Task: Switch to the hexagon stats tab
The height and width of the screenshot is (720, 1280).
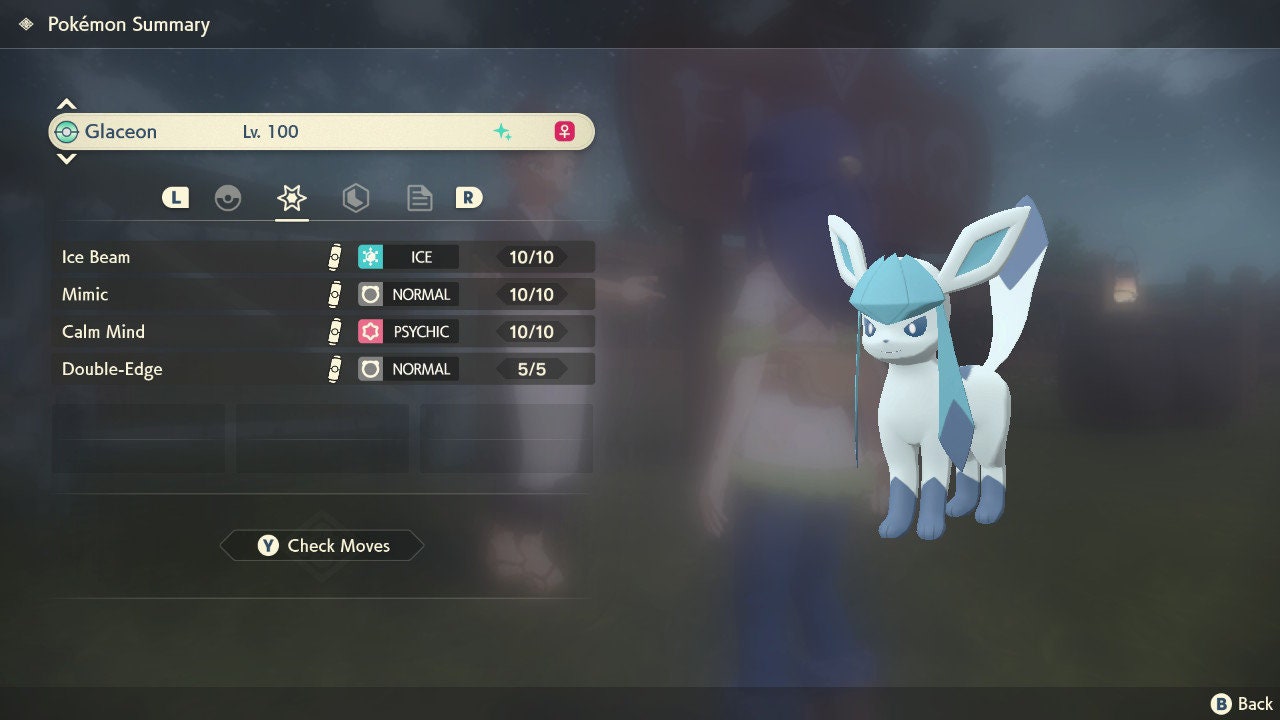Action: tap(355, 198)
